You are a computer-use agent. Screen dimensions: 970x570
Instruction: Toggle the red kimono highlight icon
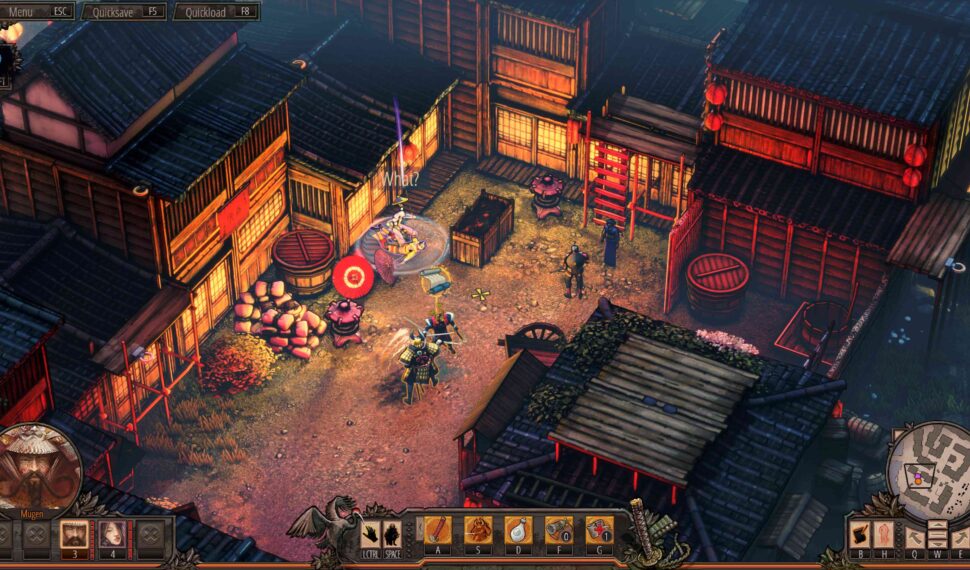coord(884,535)
